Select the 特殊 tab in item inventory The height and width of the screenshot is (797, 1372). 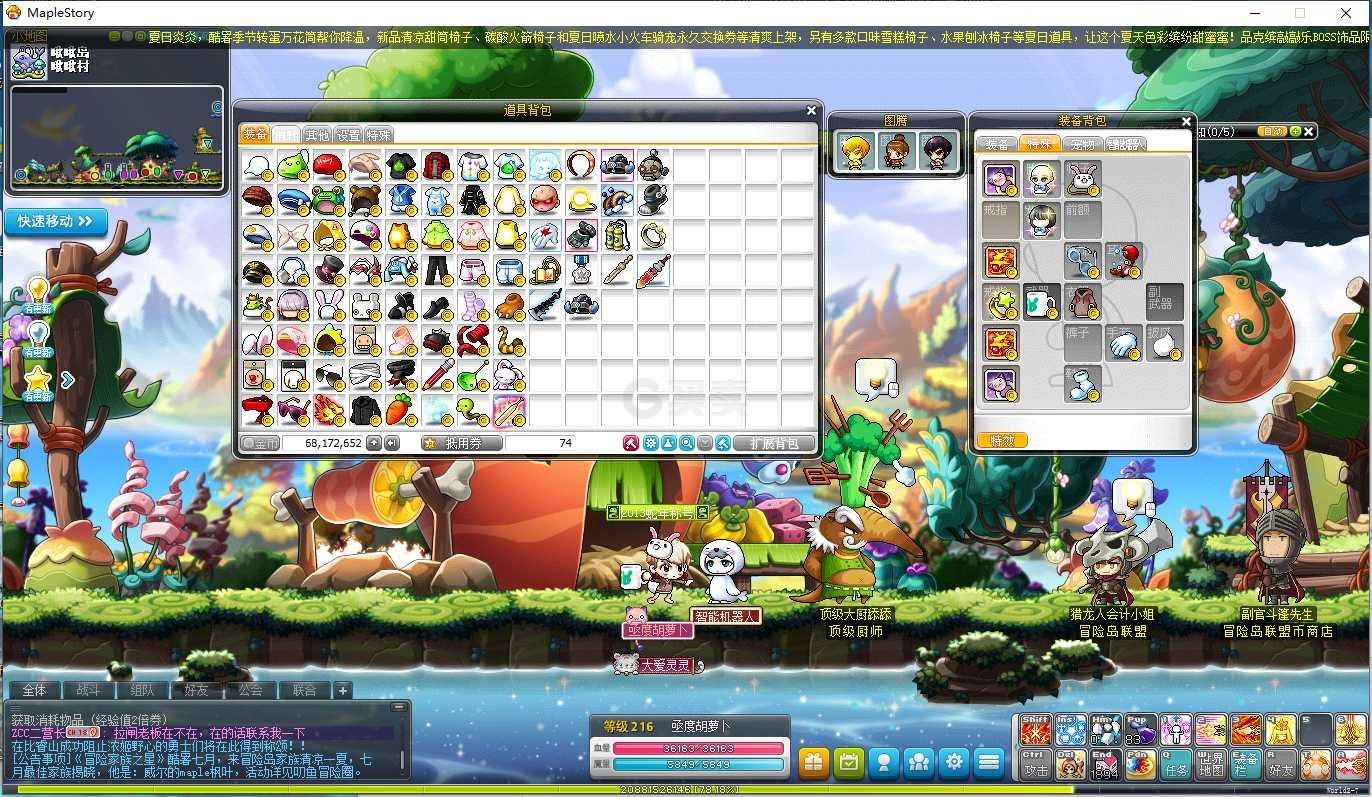tap(378, 135)
